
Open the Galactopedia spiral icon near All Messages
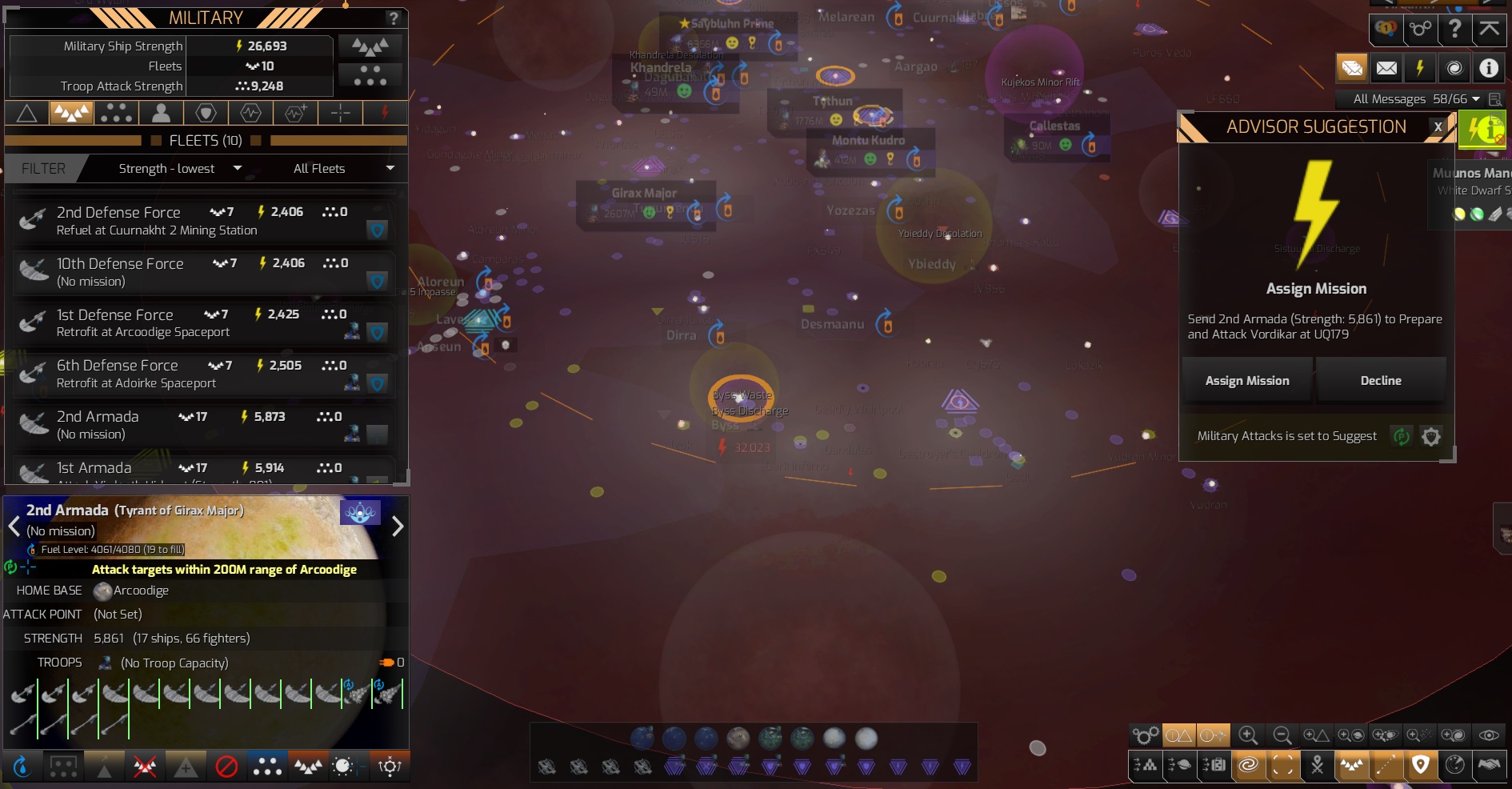[1454, 67]
